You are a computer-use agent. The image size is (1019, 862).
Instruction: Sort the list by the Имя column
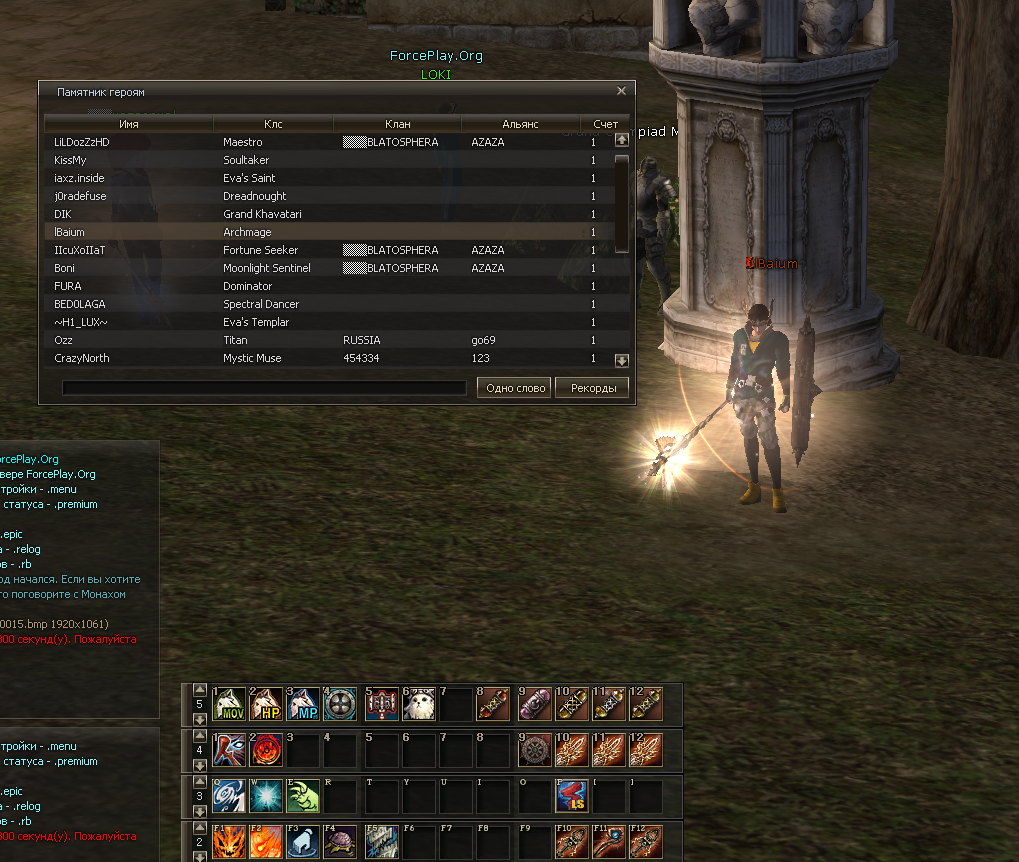[x=128, y=124]
